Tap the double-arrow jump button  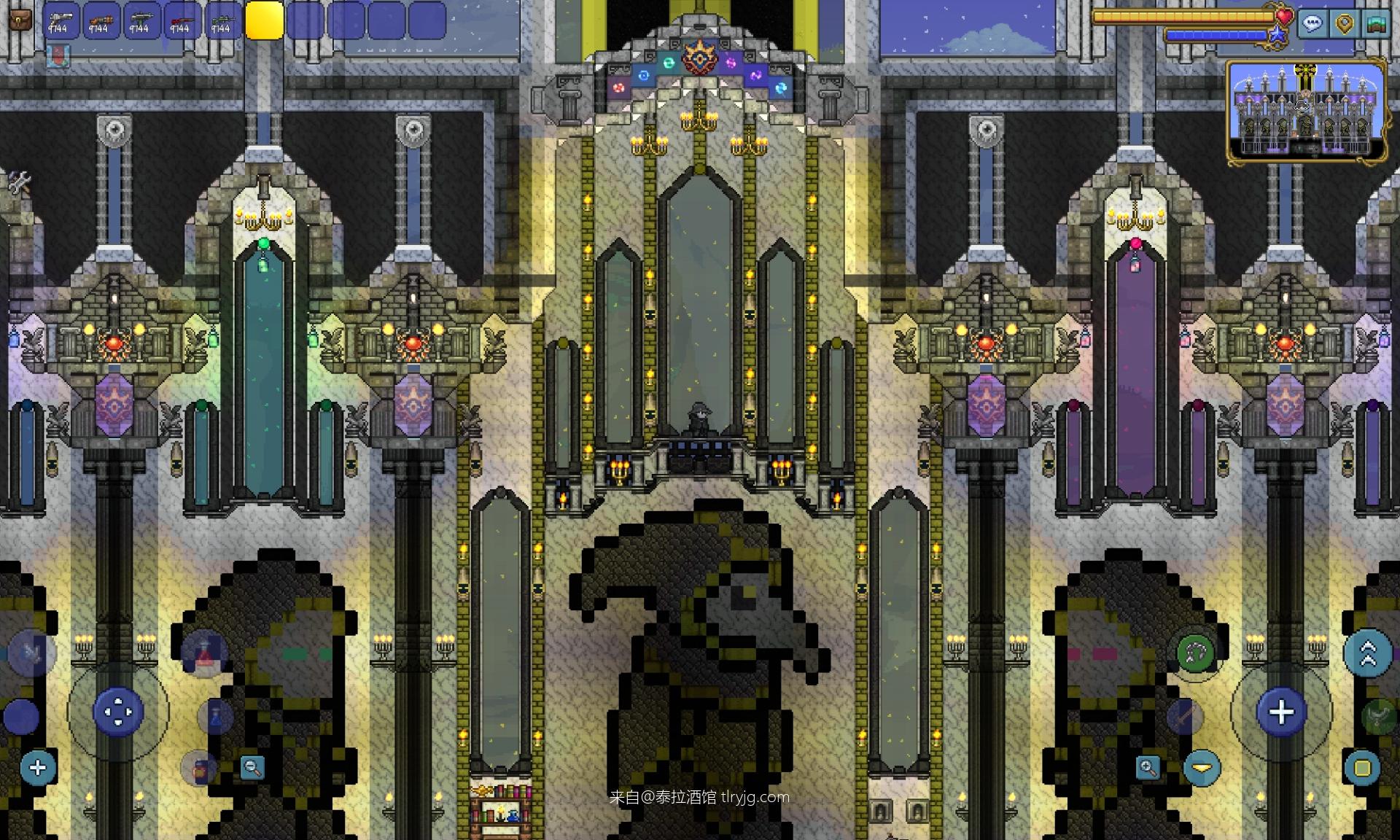(1367, 653)
